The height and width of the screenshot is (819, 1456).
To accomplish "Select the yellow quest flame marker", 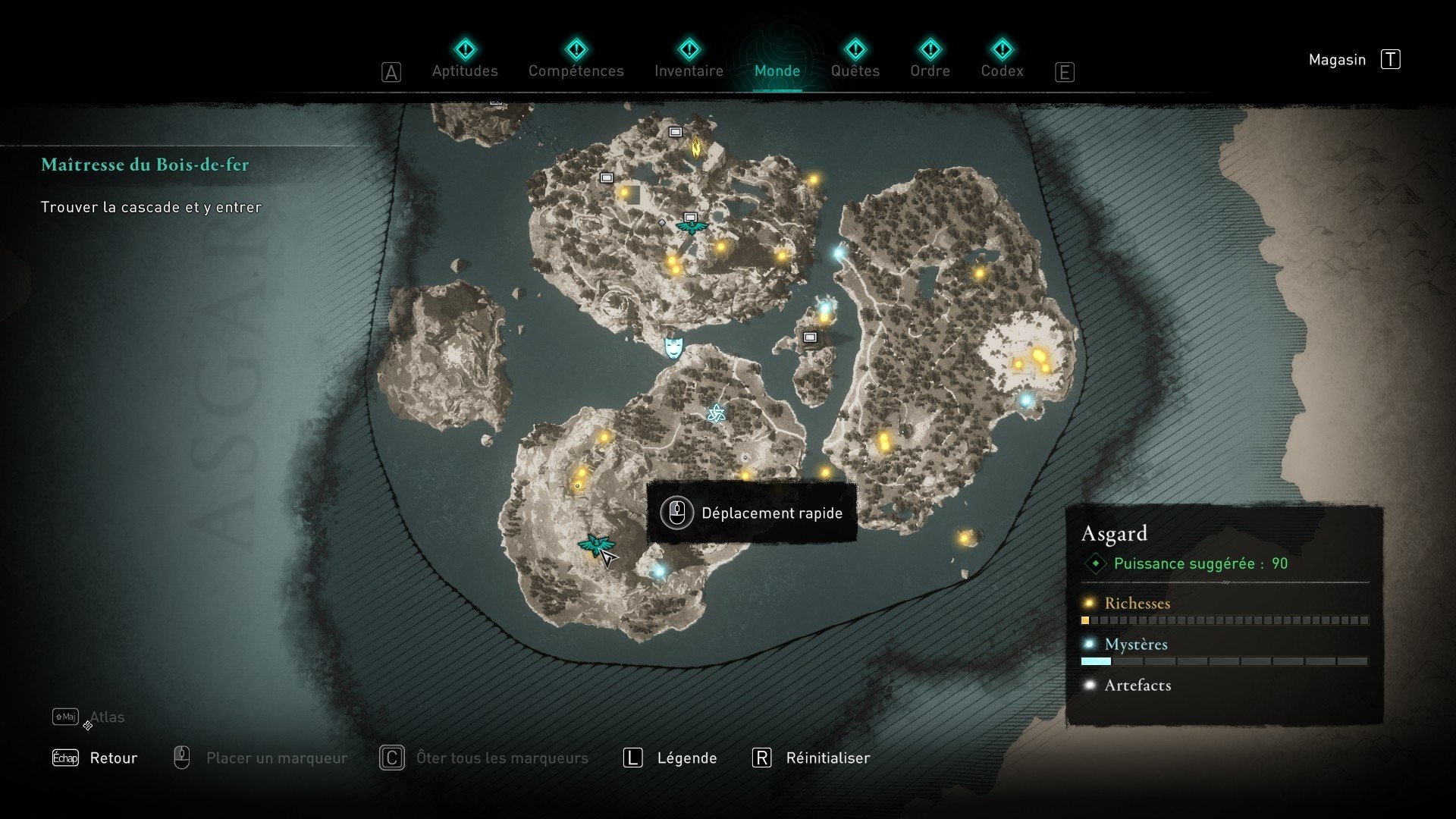I will click(695, 146).
